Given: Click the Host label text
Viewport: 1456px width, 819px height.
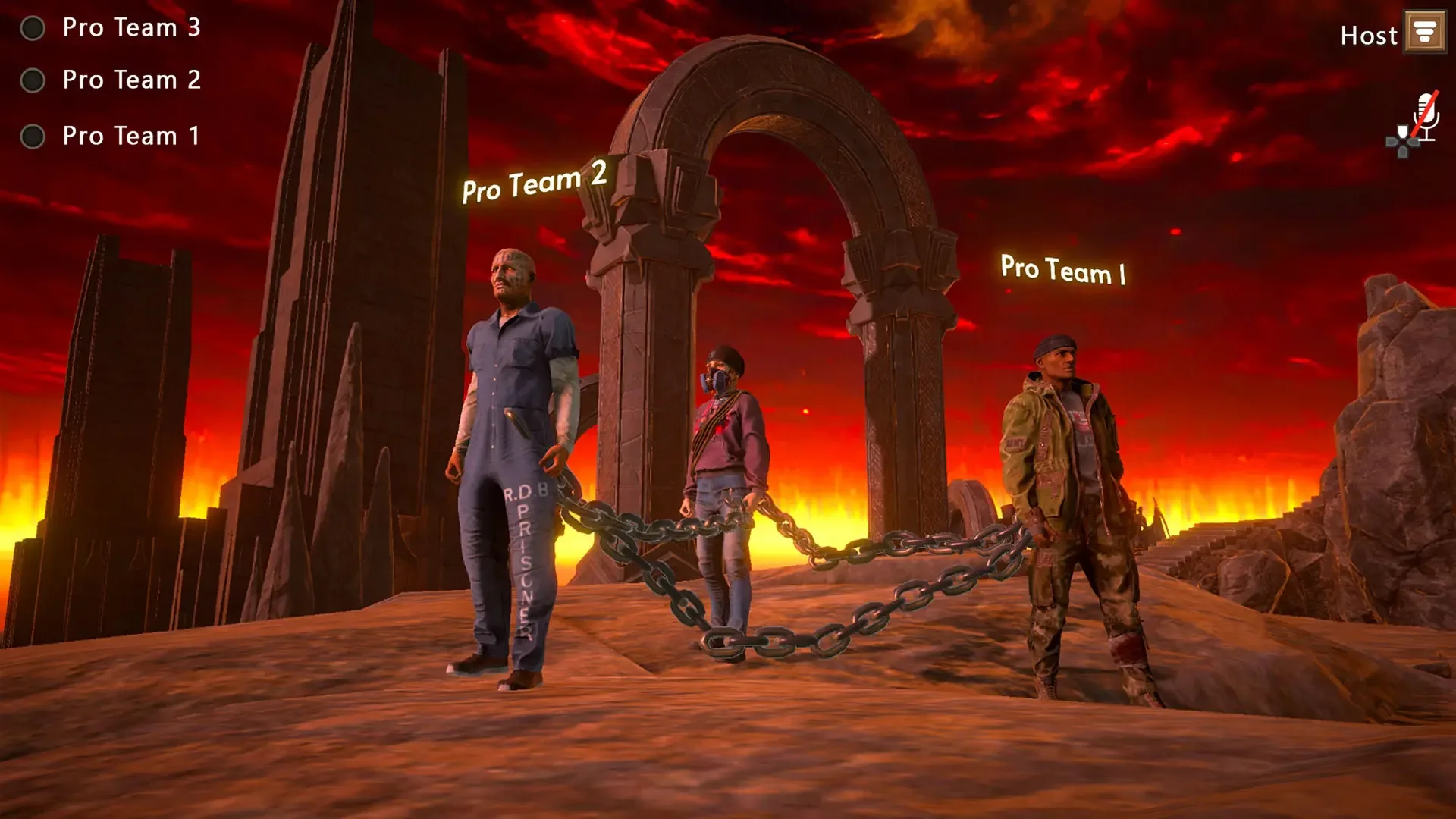Looking at the screenshot, I should (x=1369, y=34).
